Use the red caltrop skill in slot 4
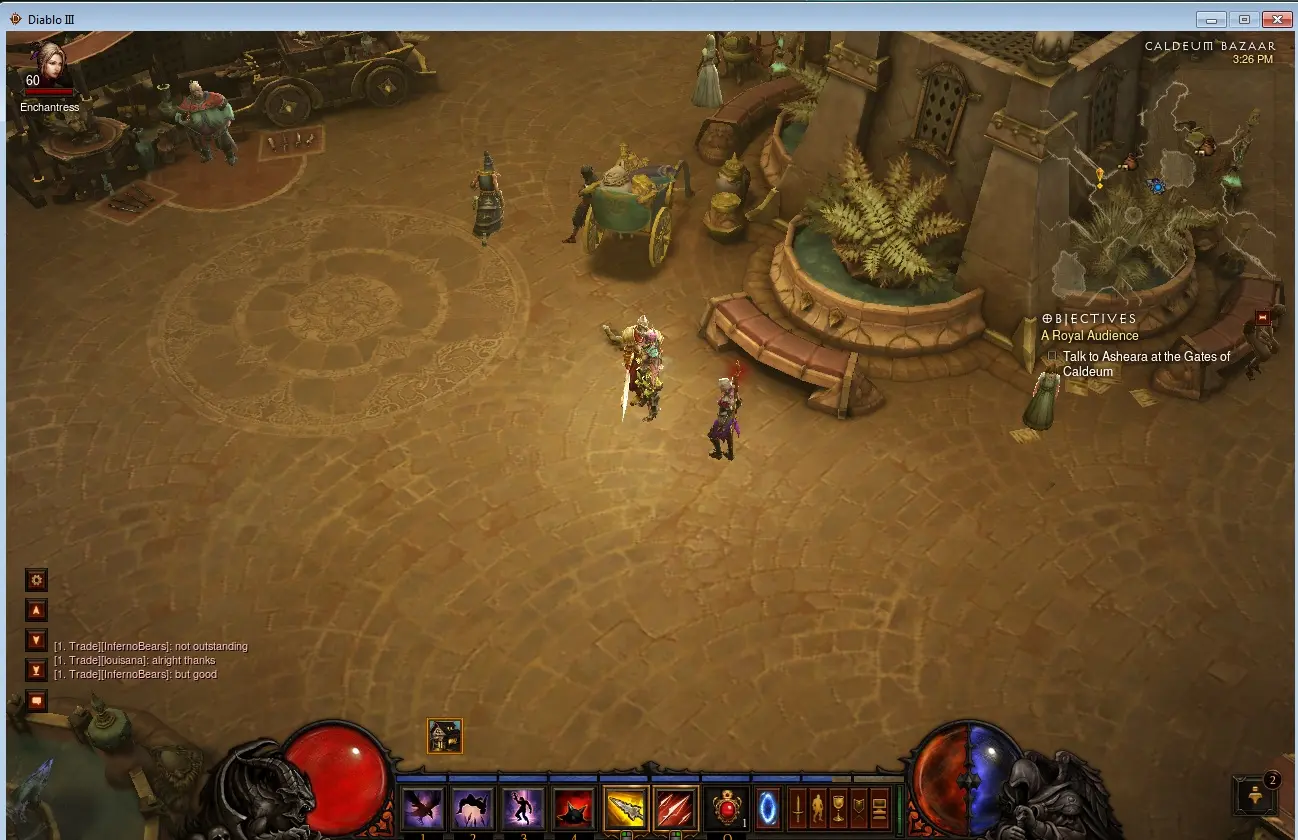This screenshot has height=840, width=1298. coord(574,809)
